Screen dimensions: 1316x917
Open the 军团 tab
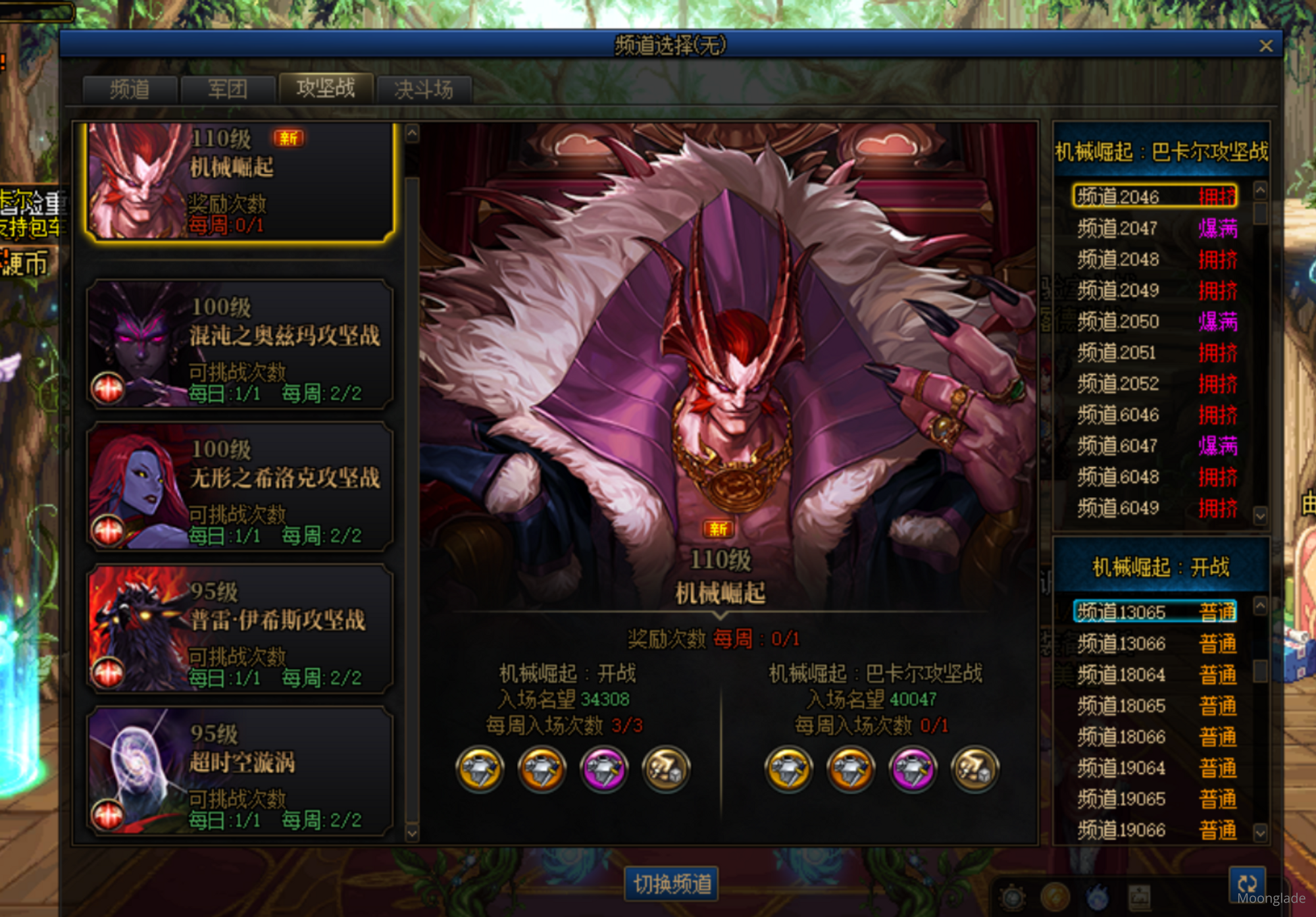[x=227, y=90]
